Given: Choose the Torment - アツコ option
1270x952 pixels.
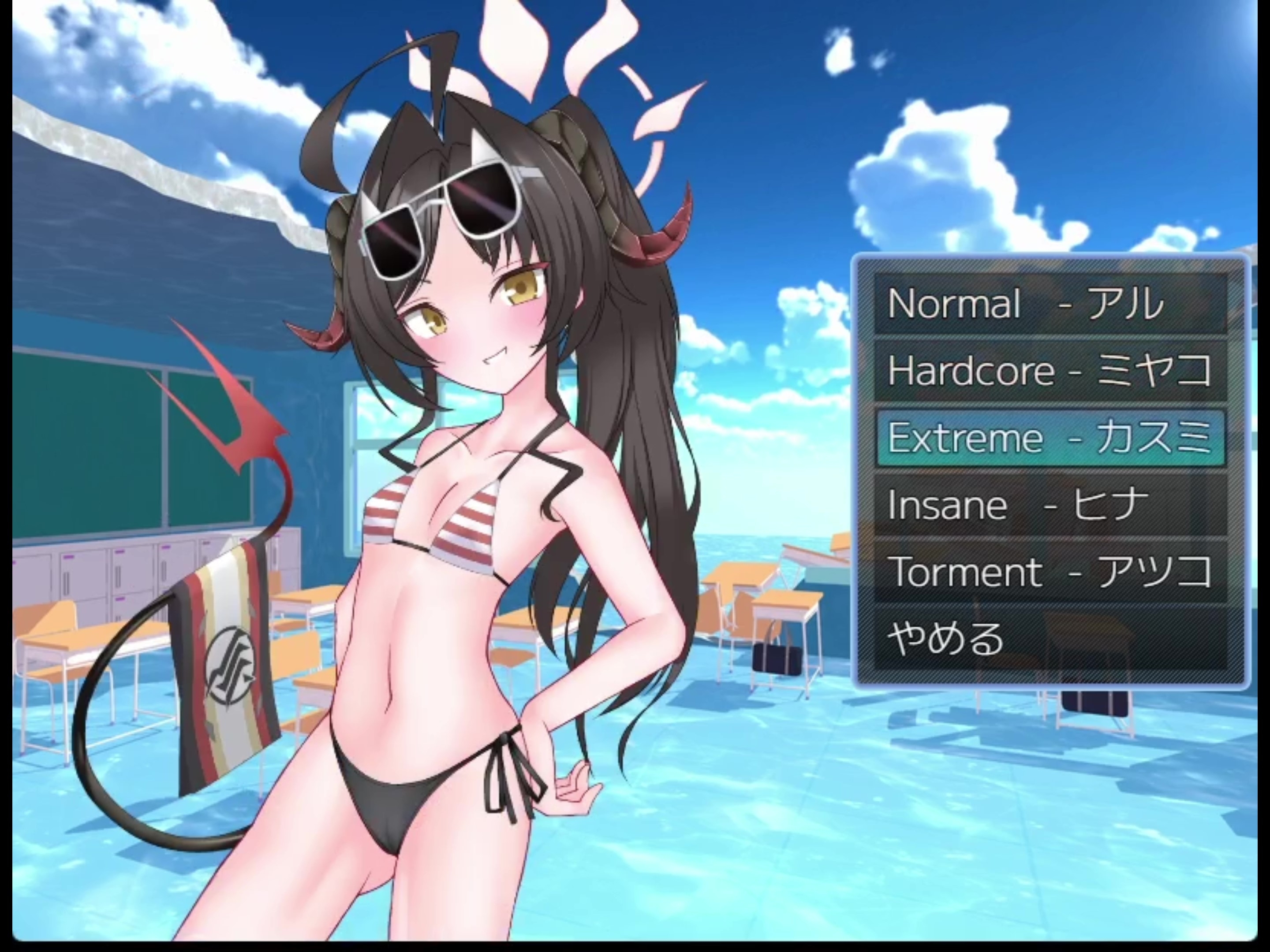Looking at the screenshot, I should (x=1050, y=572).
